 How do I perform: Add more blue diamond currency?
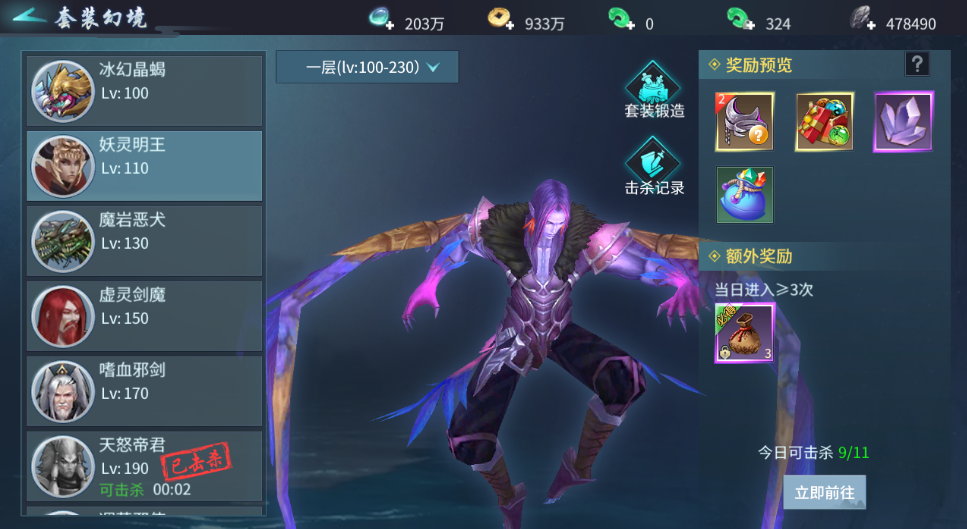(383, 20)
